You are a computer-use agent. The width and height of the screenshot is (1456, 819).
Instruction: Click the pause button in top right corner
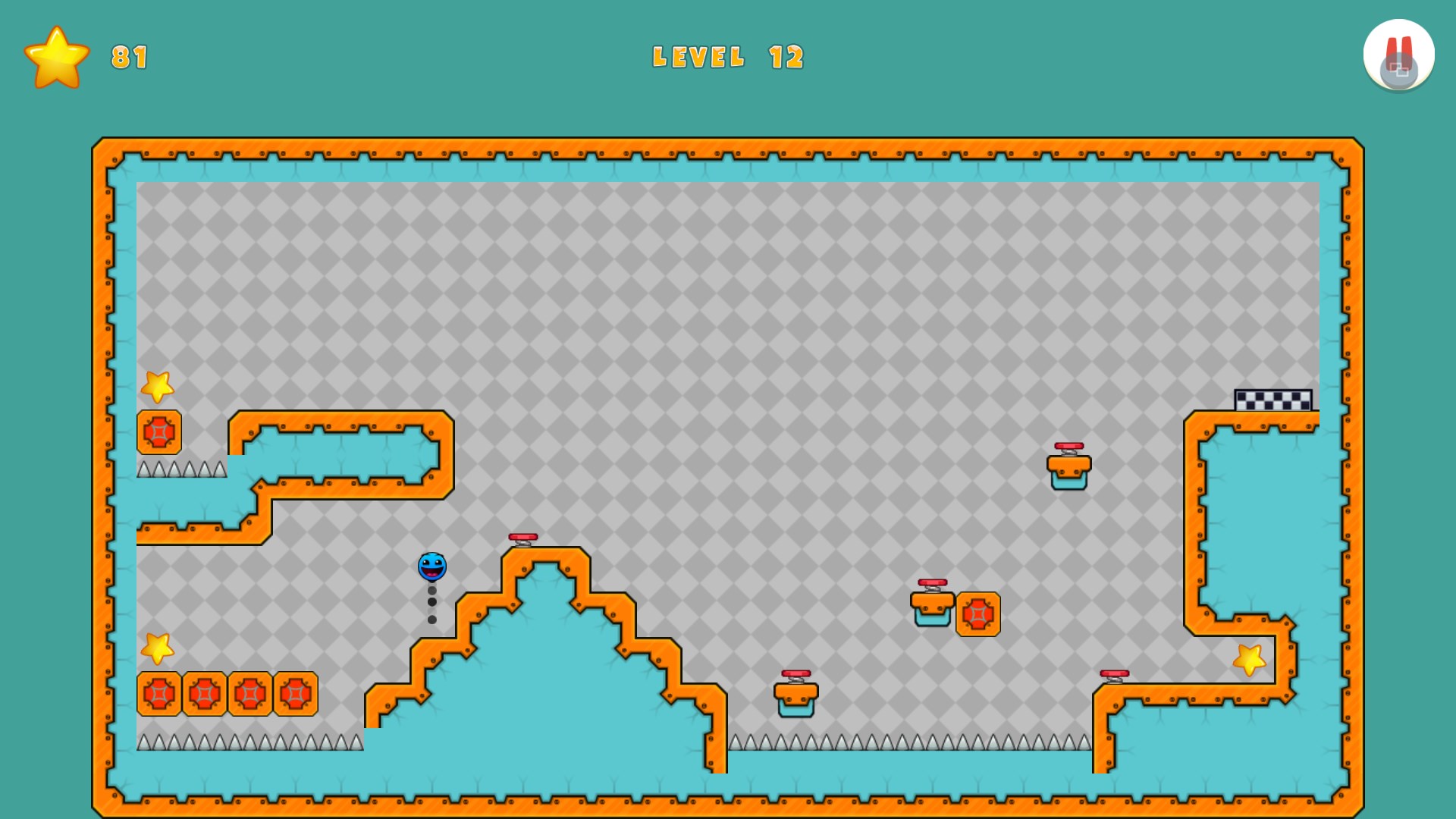click(1399, 53)
